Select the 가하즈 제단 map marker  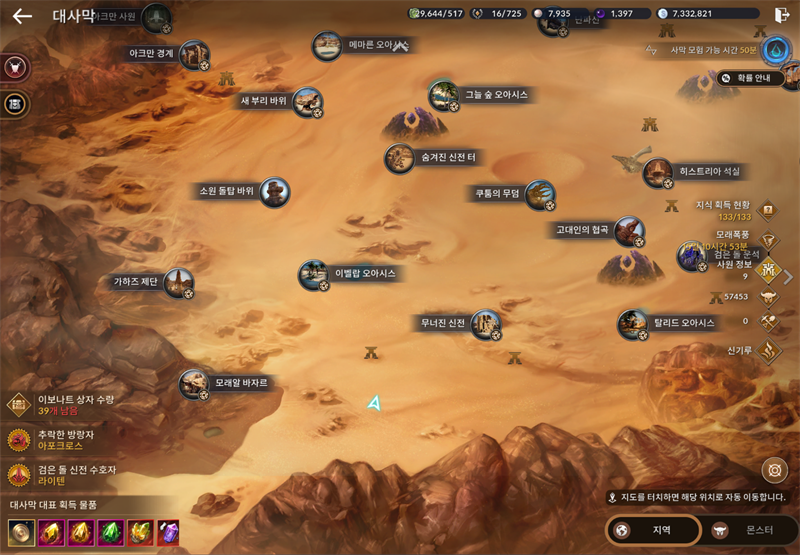point(178,282)
